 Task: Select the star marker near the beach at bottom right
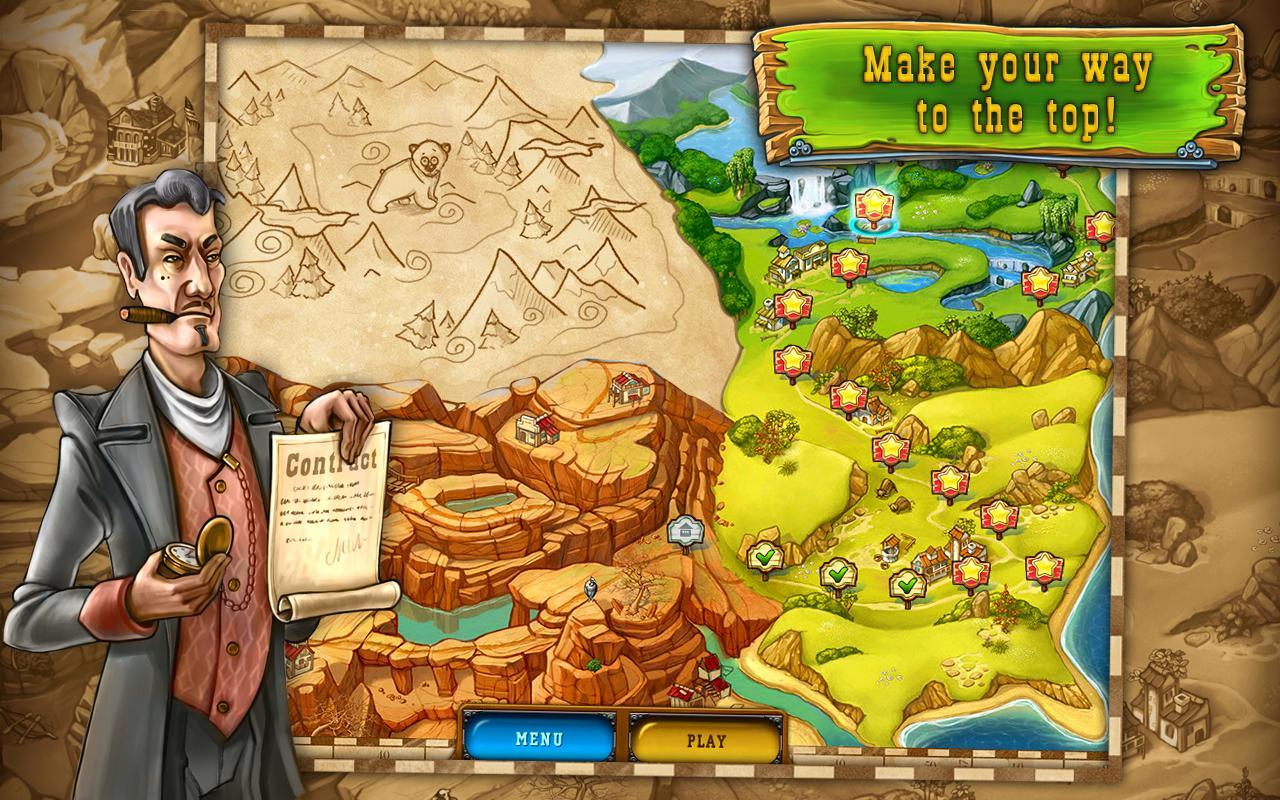1046,566
